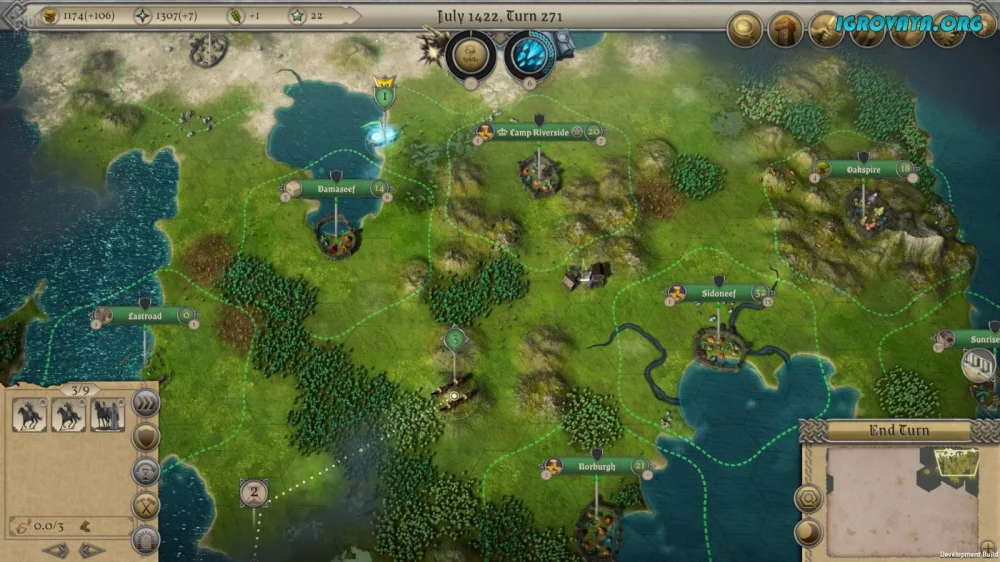Click the hexagon magnifier button beside the minimap
This screenshot has height=562, width=1000.
(x=809, y=496)
